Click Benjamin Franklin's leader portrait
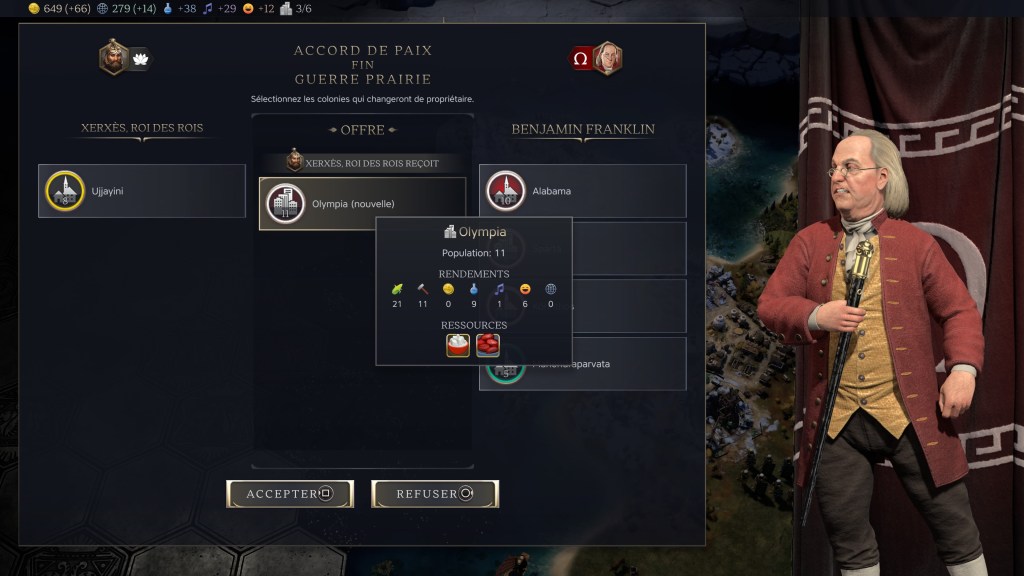Viewport: 1024px width, 576px height. (x=607, y=58)
